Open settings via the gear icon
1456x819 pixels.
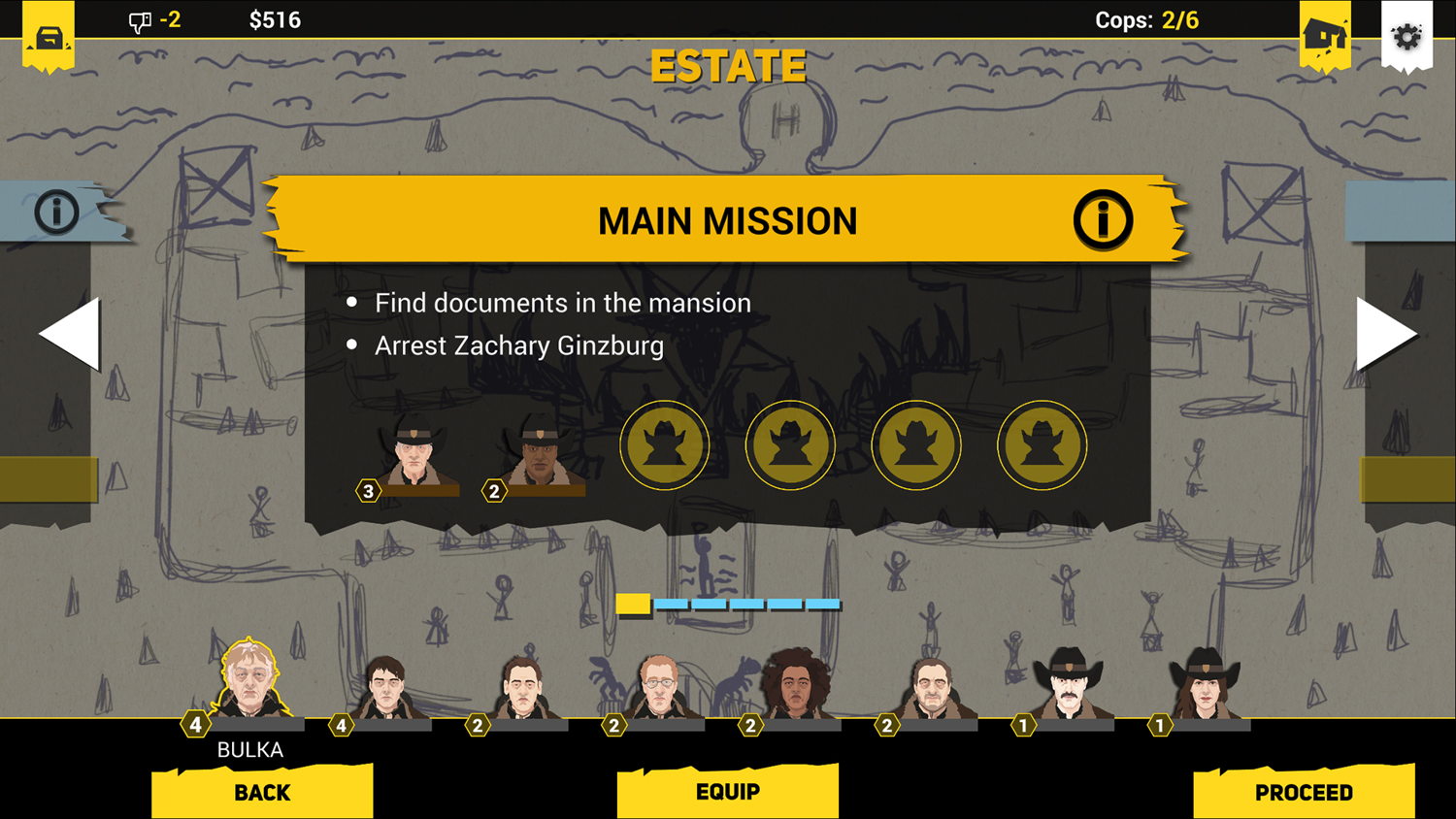(1406, 38)
